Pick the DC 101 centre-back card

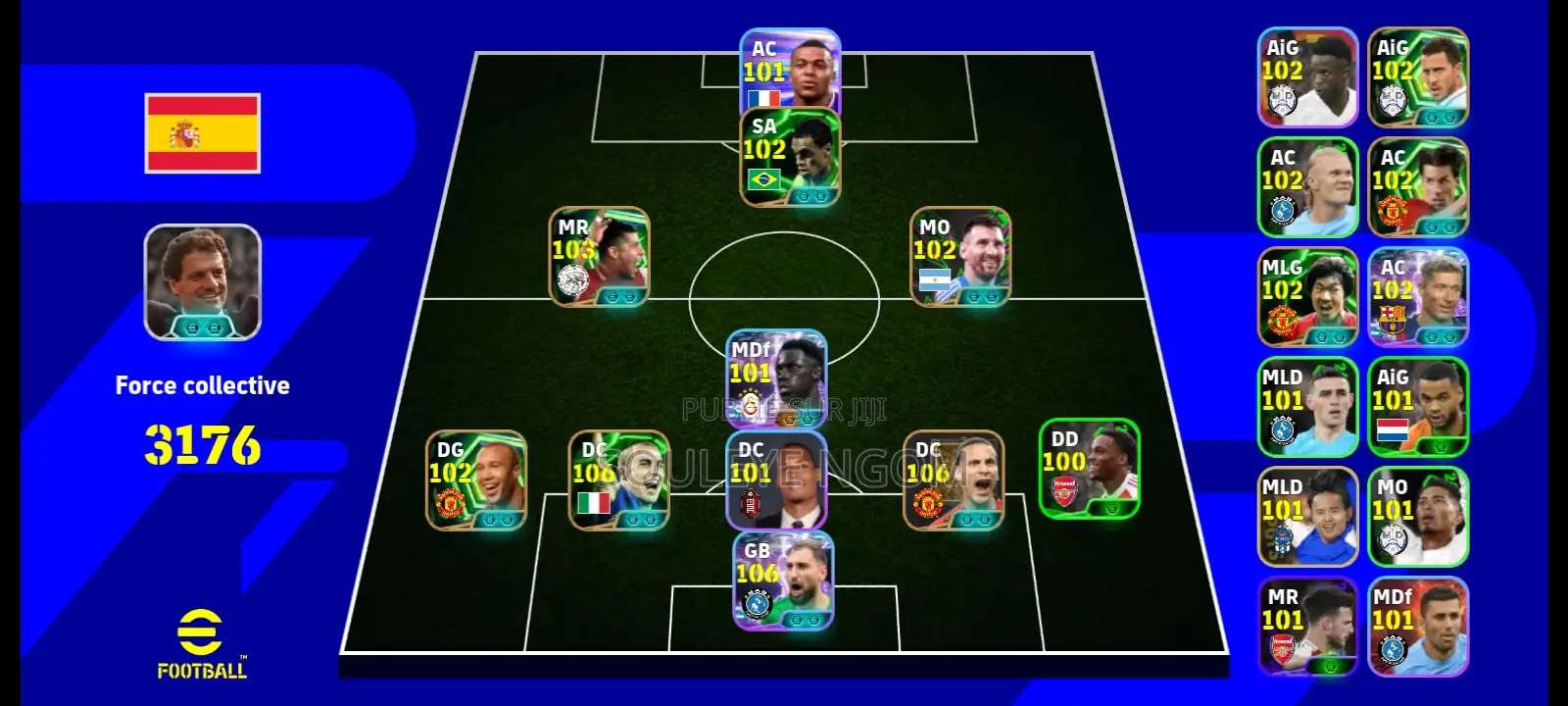click(x=777, y=480)
